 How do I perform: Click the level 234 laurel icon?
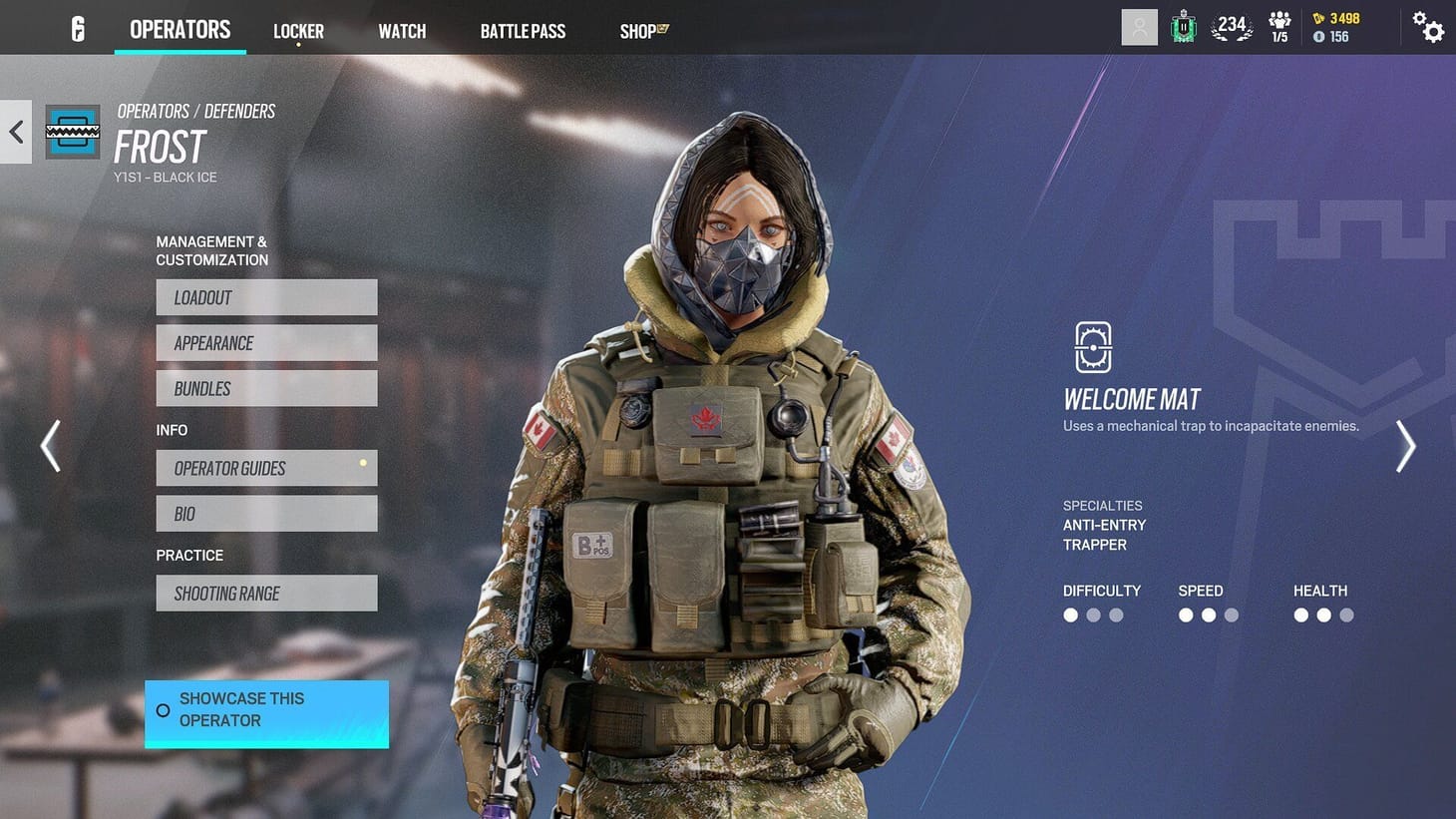tap(1231, 27)
